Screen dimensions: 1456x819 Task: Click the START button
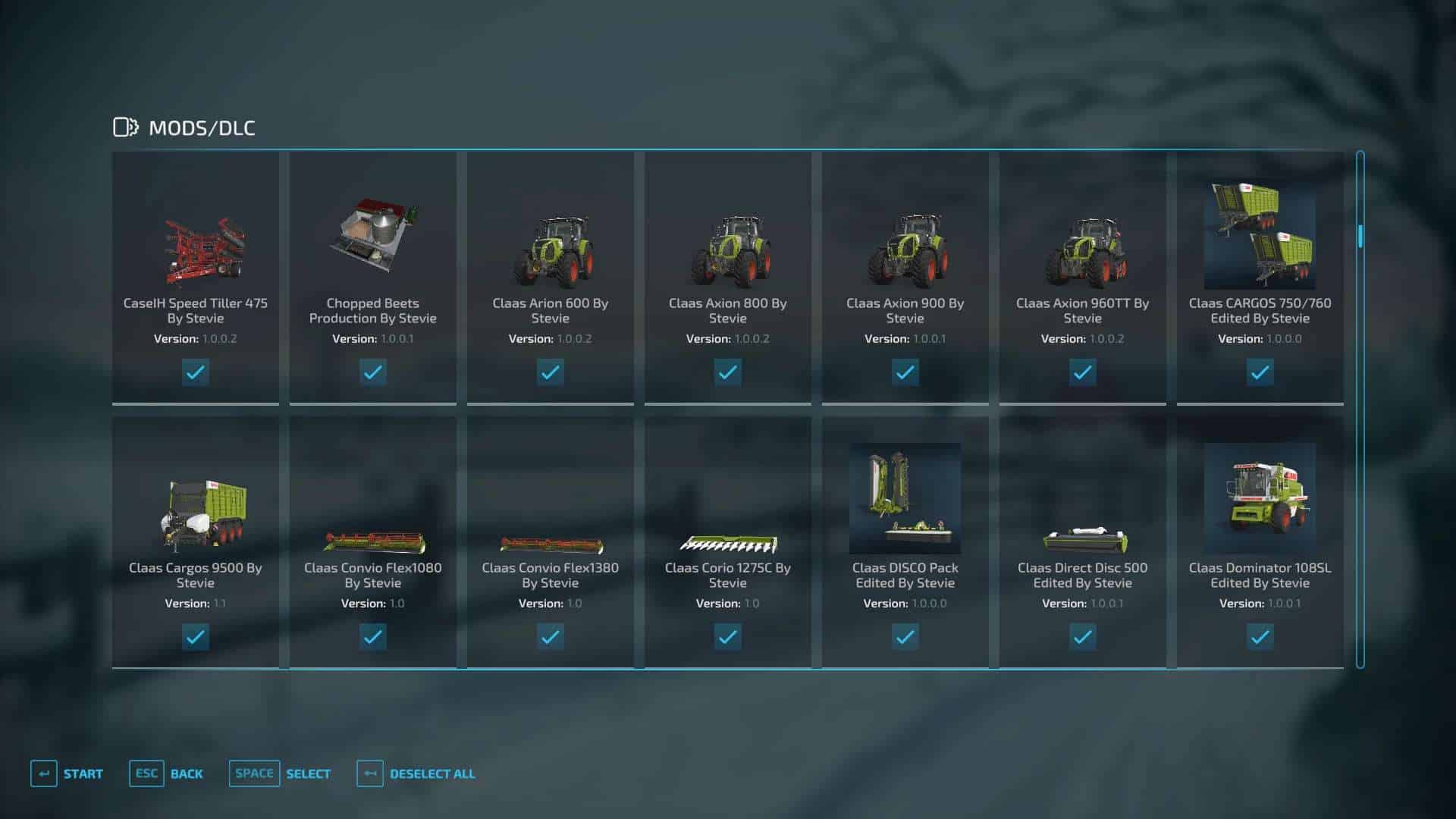(x=83, y=773)
